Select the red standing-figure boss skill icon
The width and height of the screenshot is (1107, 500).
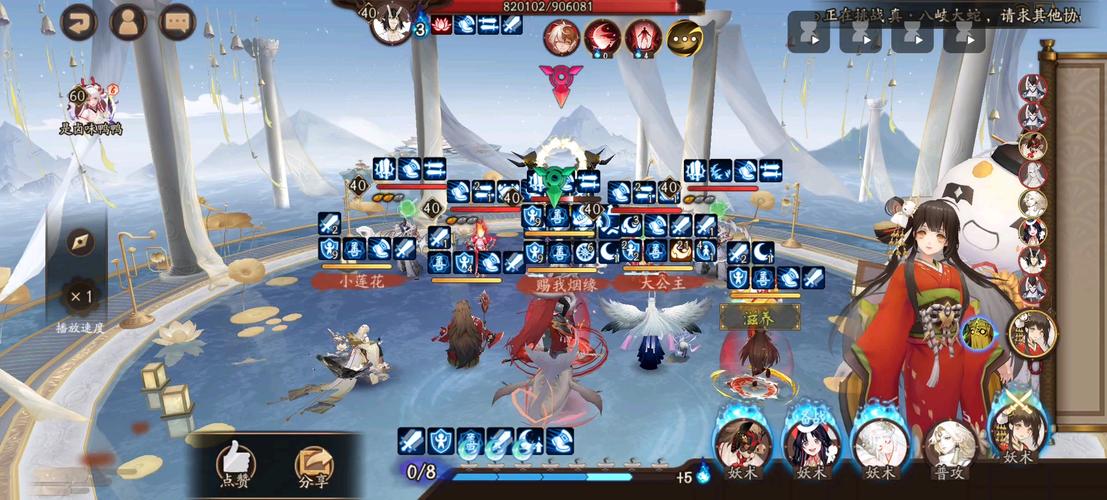click(x=643, y=38)
